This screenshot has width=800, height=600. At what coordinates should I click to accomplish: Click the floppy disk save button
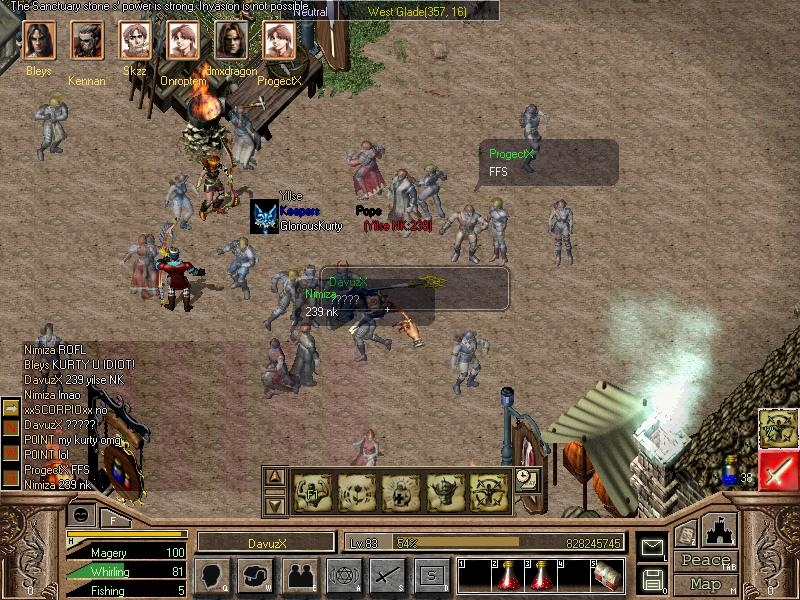pos(652,578)
